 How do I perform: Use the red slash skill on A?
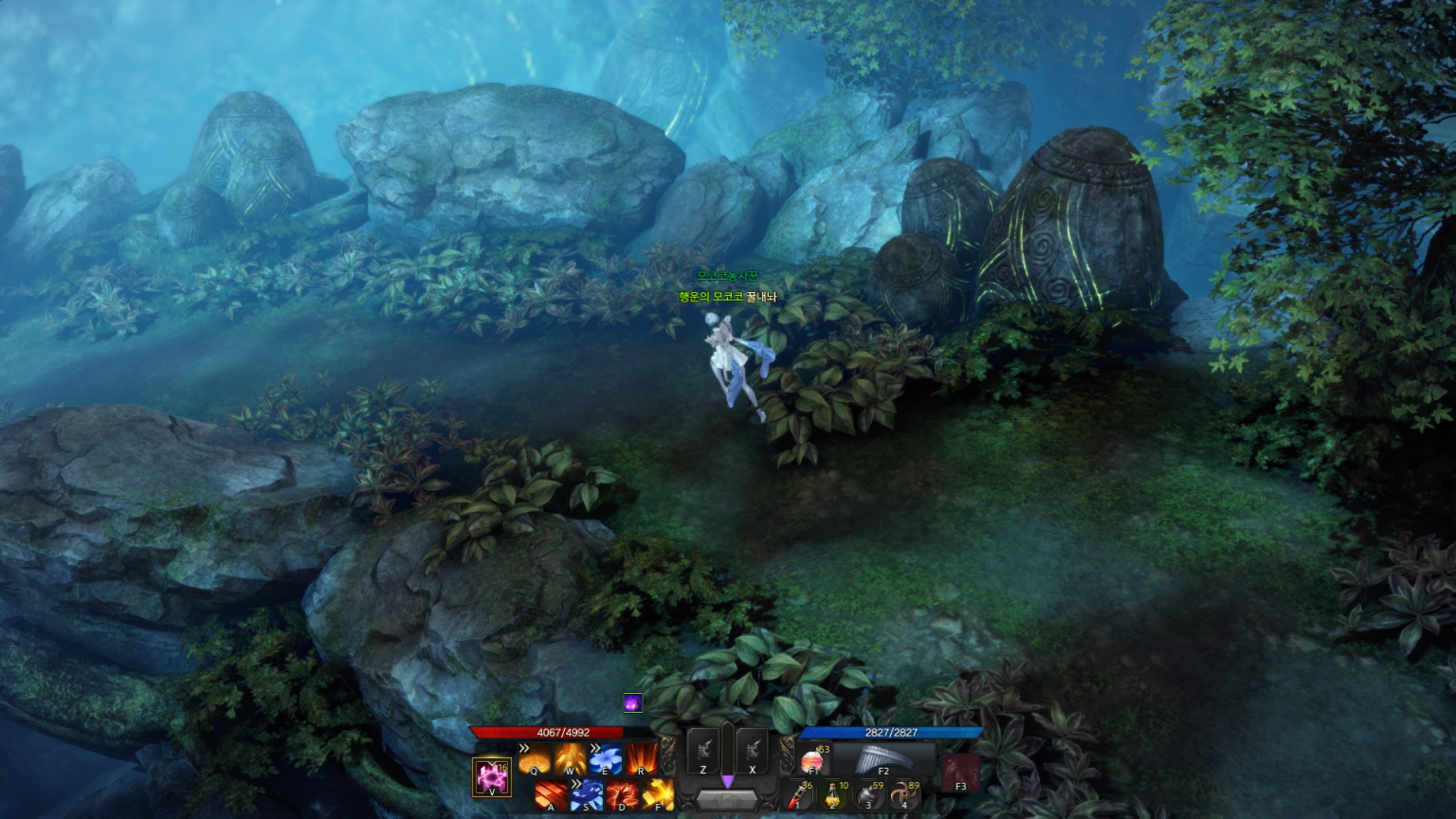coord(551,795)
